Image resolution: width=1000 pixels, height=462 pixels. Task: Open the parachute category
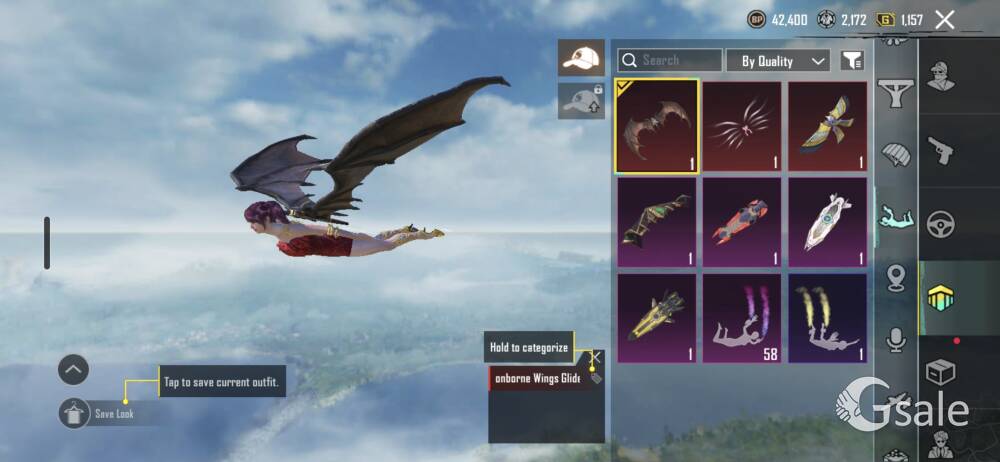coord(896,155)
